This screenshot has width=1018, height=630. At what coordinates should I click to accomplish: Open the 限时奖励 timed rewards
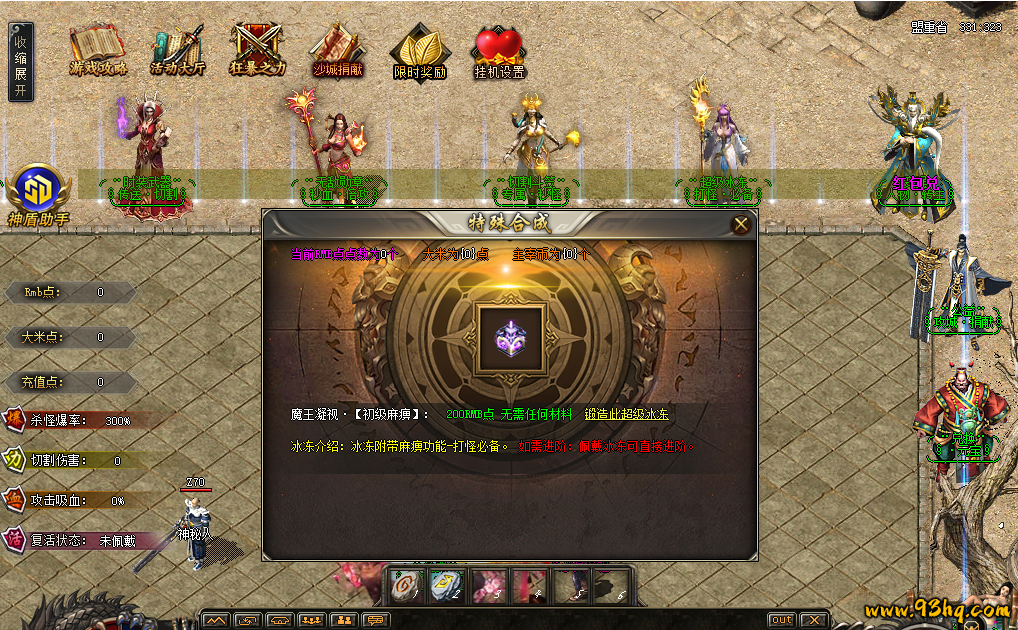coord(419,53)
